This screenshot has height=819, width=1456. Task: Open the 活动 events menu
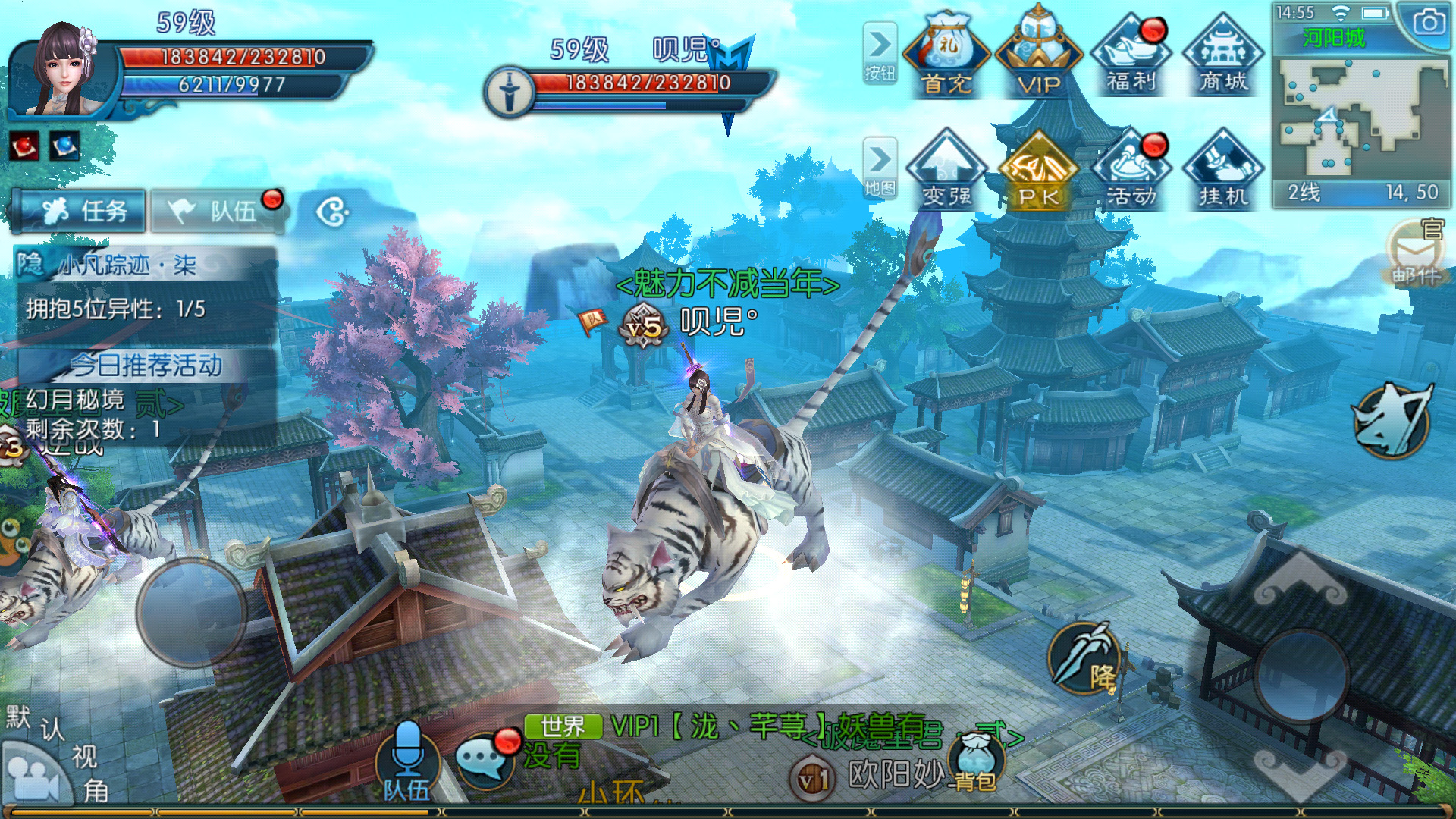coord(1131,171)
